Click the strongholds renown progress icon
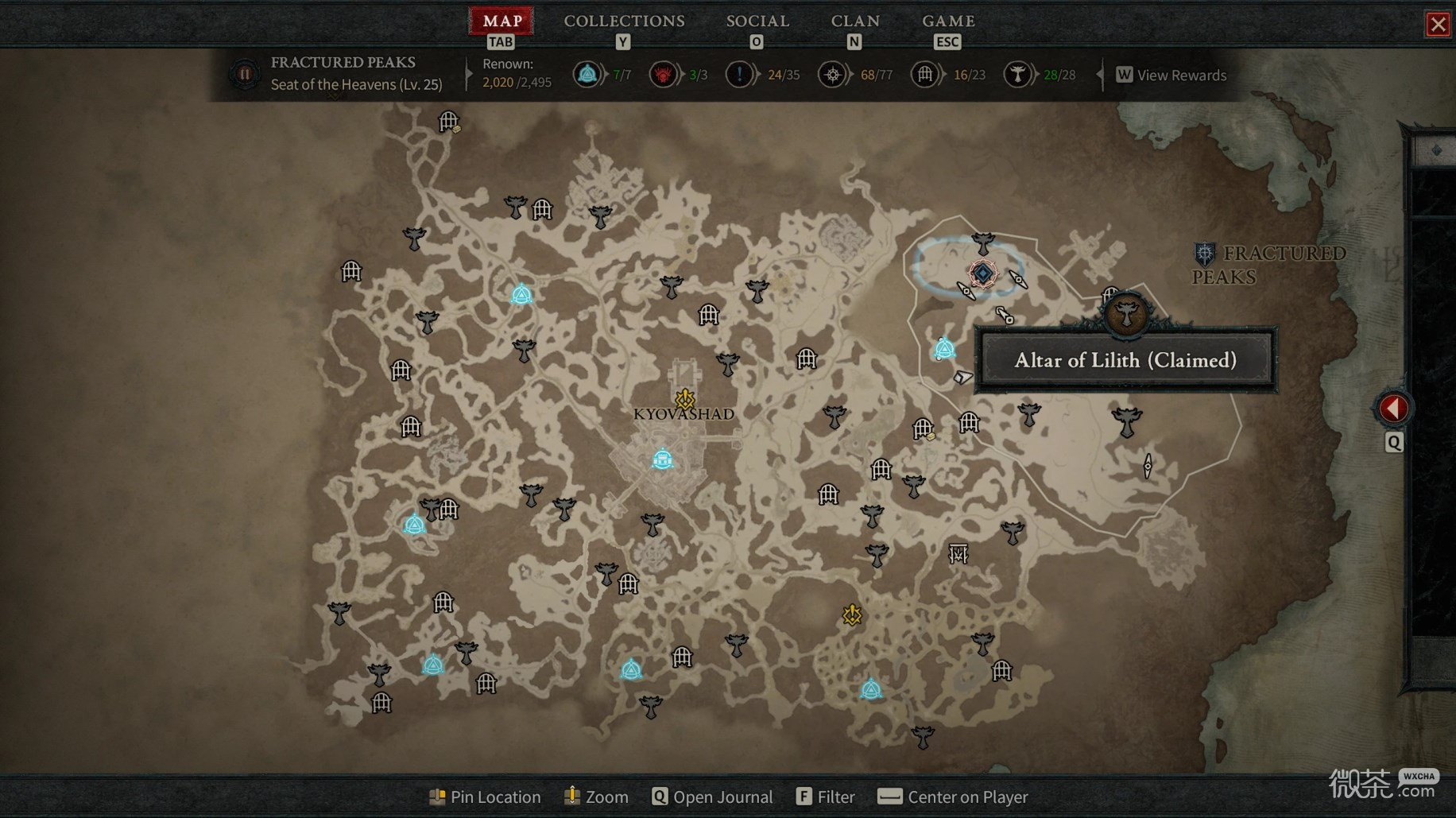 click(x=662, y=76)
